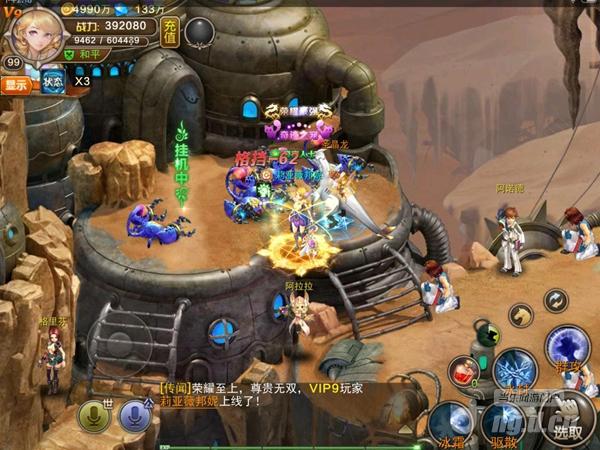Click the dark round orb icon

pos(200,31)
